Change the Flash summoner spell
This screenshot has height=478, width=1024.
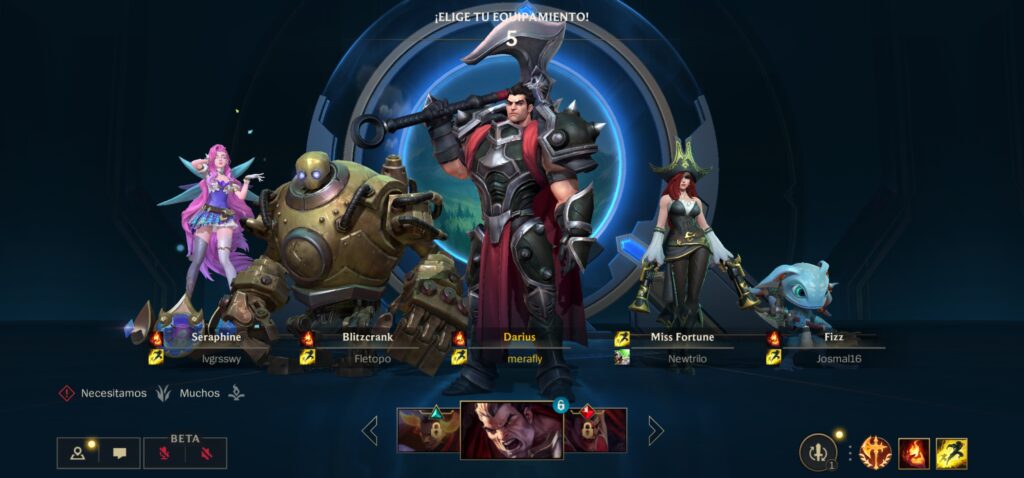(951, 453)
